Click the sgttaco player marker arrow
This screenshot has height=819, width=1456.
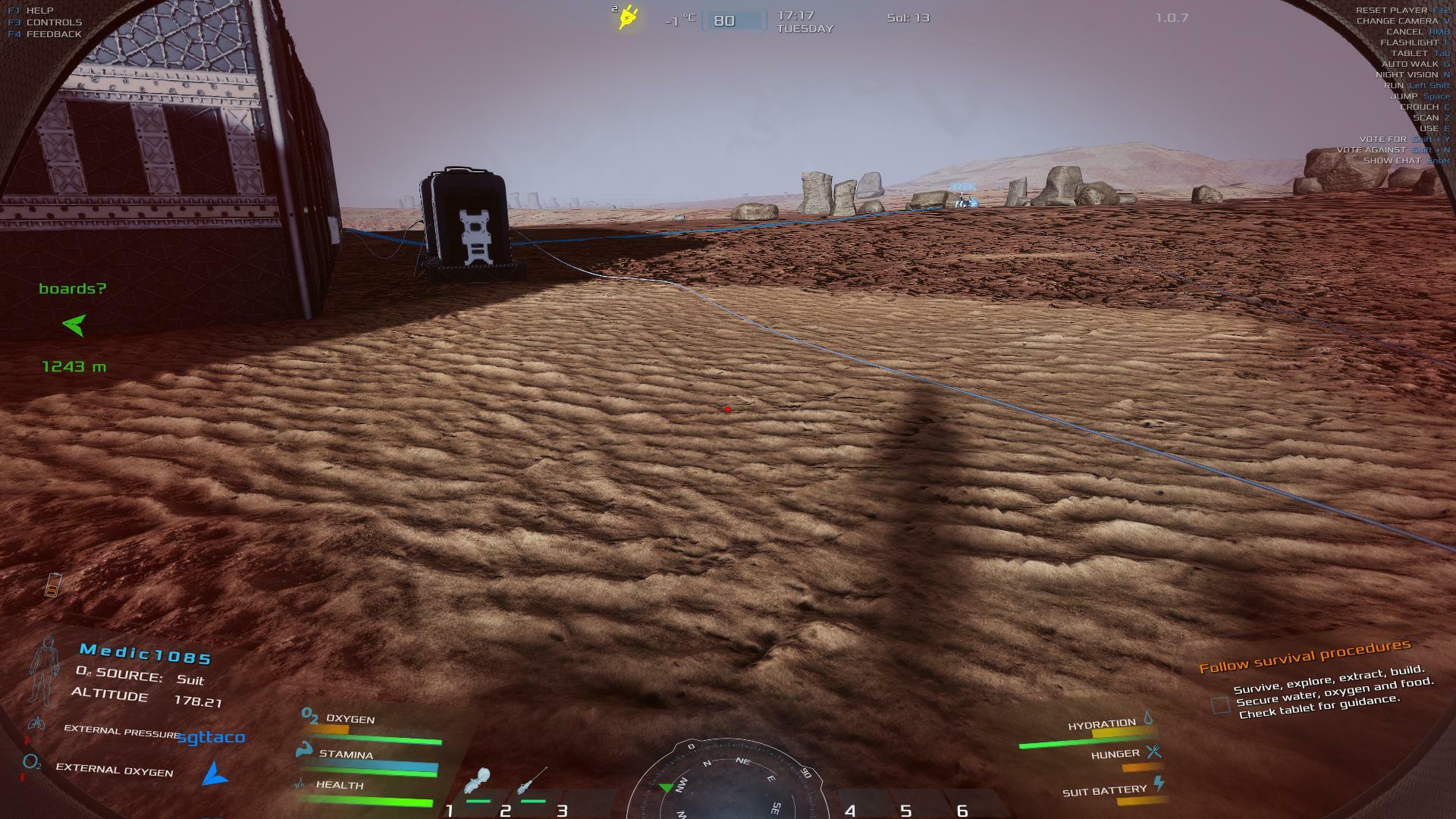coord(215,774)
